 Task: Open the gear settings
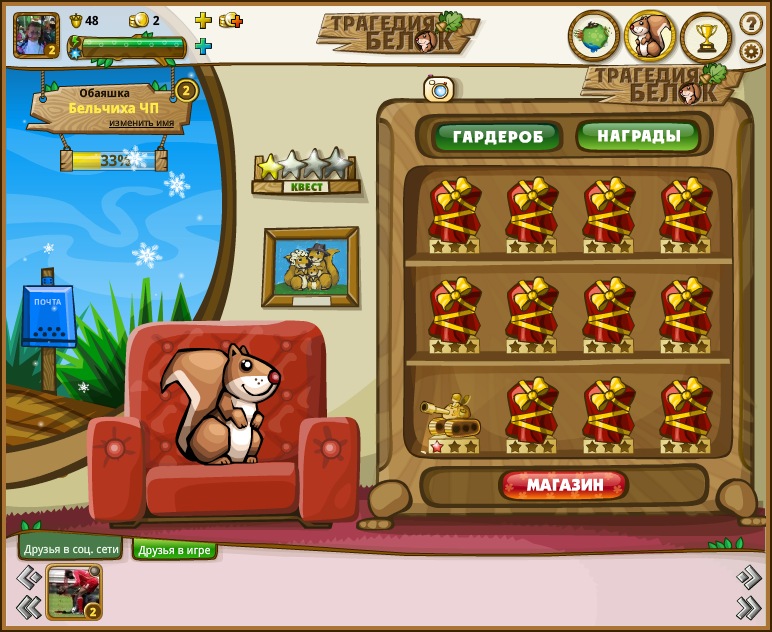point(751,50)
